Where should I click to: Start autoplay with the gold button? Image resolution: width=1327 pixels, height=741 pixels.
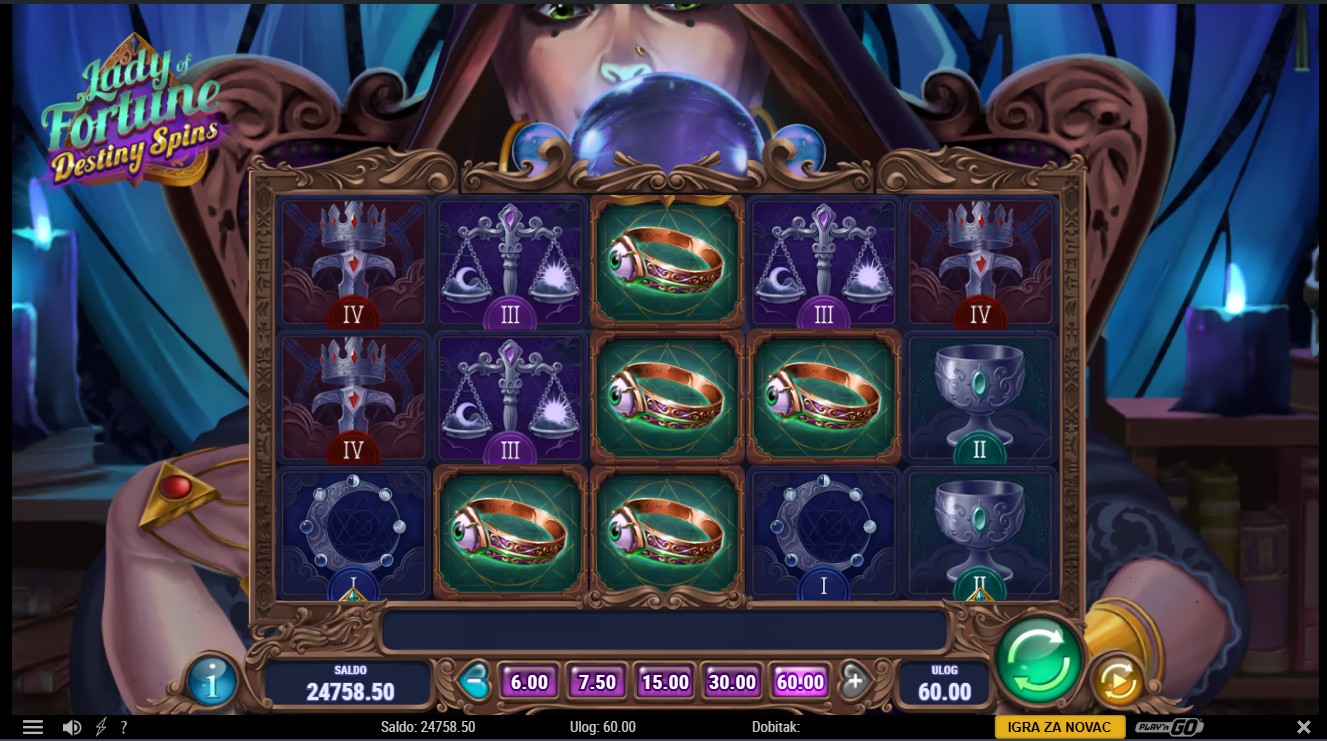tap(1116, 681)
